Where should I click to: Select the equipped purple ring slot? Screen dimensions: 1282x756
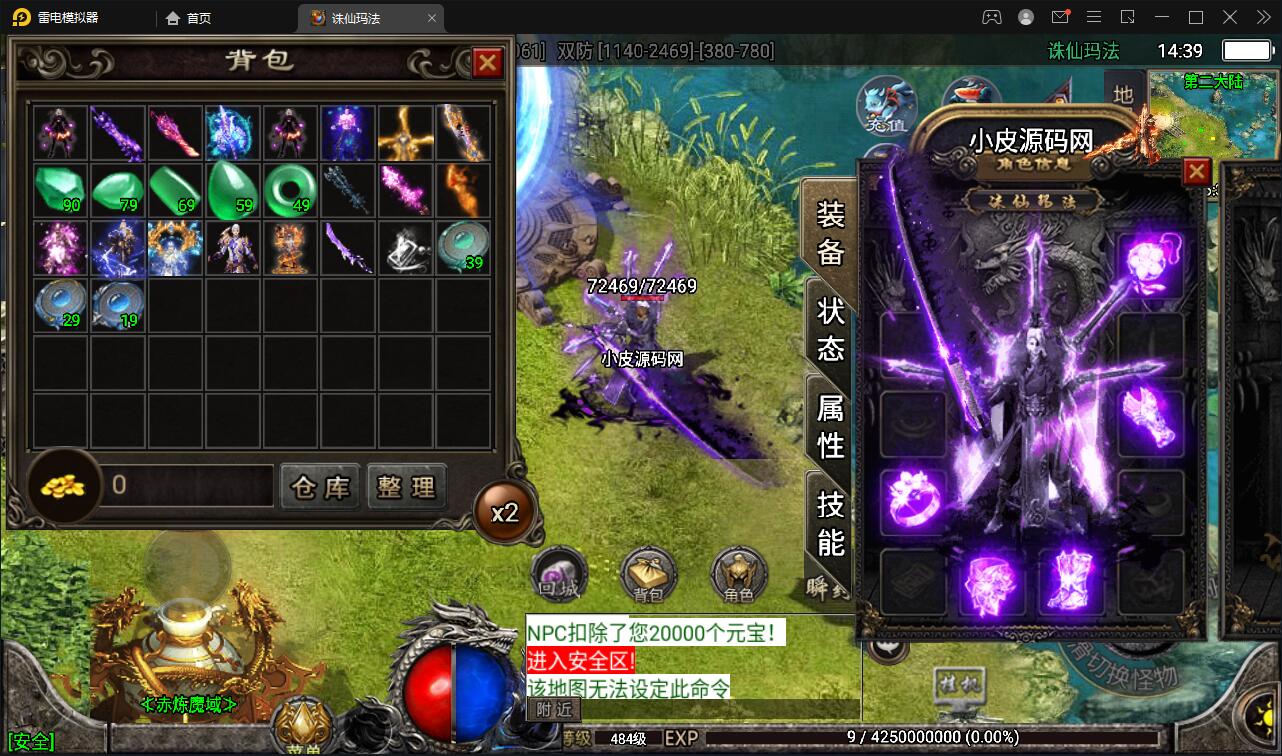coord(913,500)
